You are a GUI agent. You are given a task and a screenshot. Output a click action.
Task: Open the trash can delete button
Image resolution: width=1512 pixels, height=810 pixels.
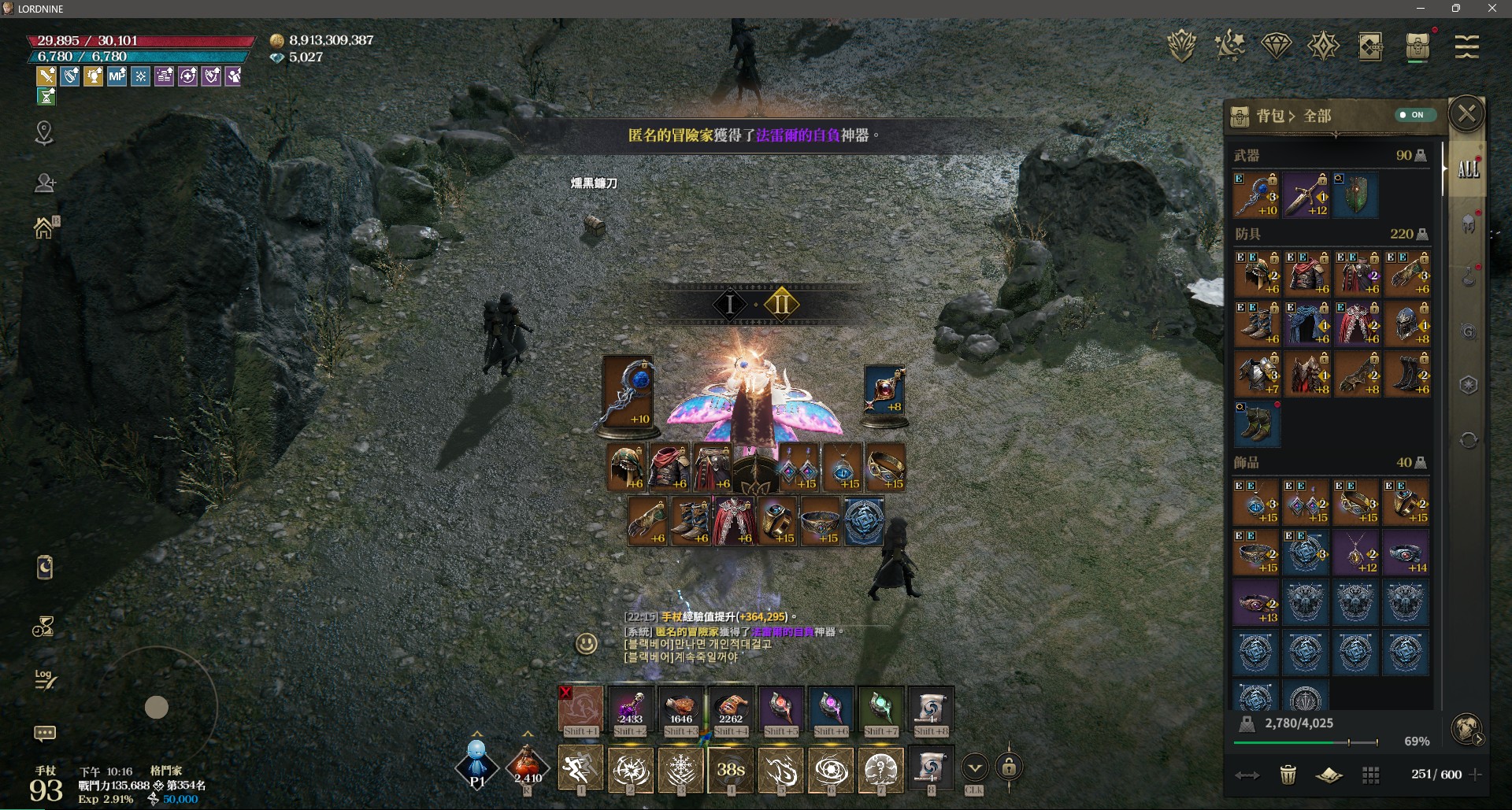pos(1288,775)
